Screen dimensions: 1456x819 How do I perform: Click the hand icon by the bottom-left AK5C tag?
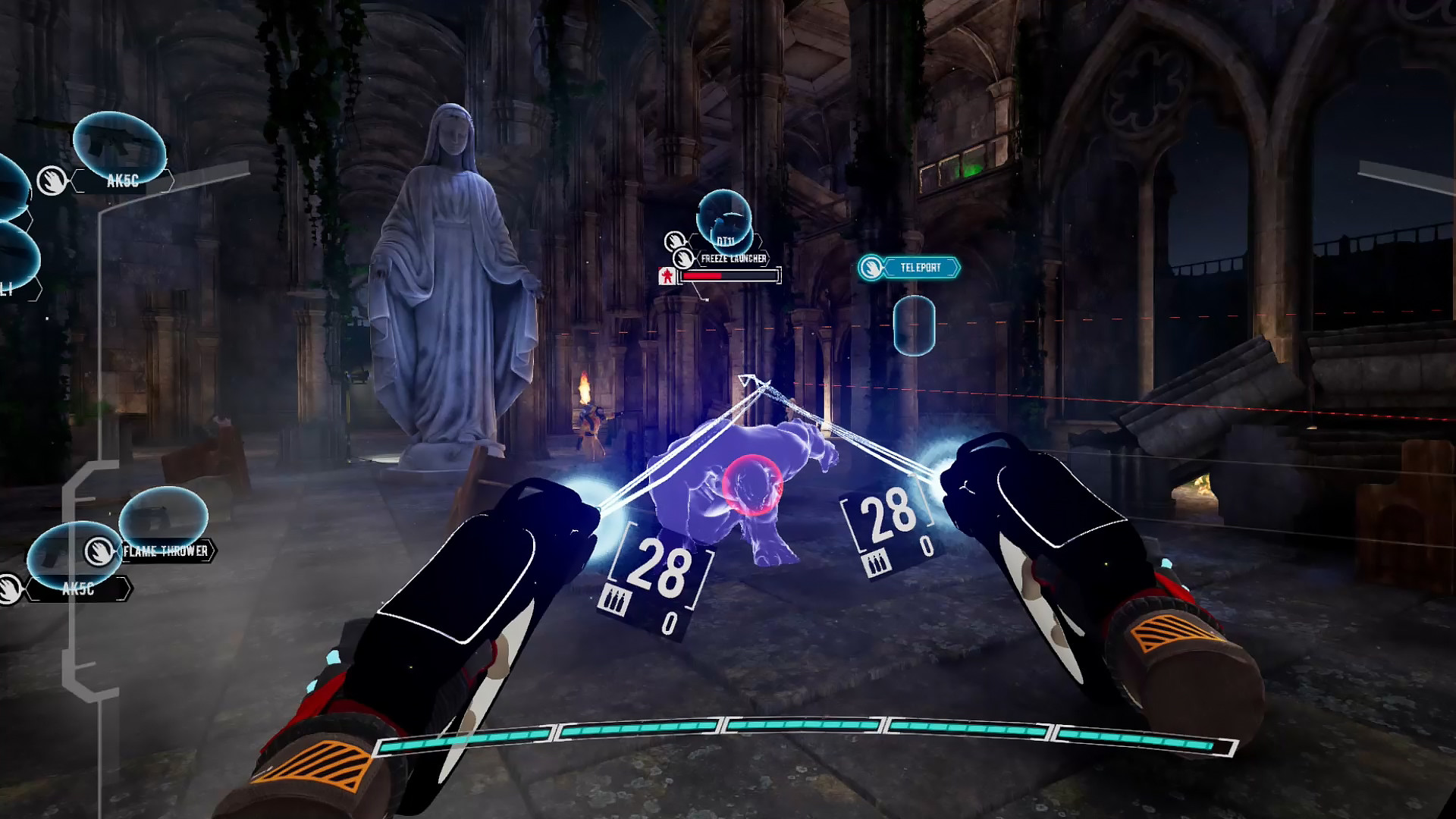[x=8, y=589]
